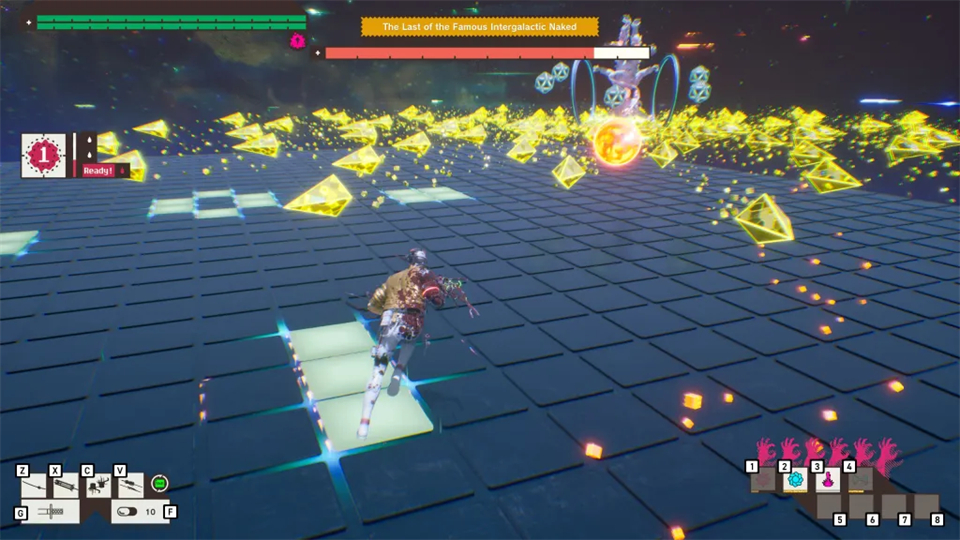Activate the cyan flower skill chip
The height and width of the screenshot is (540, 960).
[x=795, y=480]
